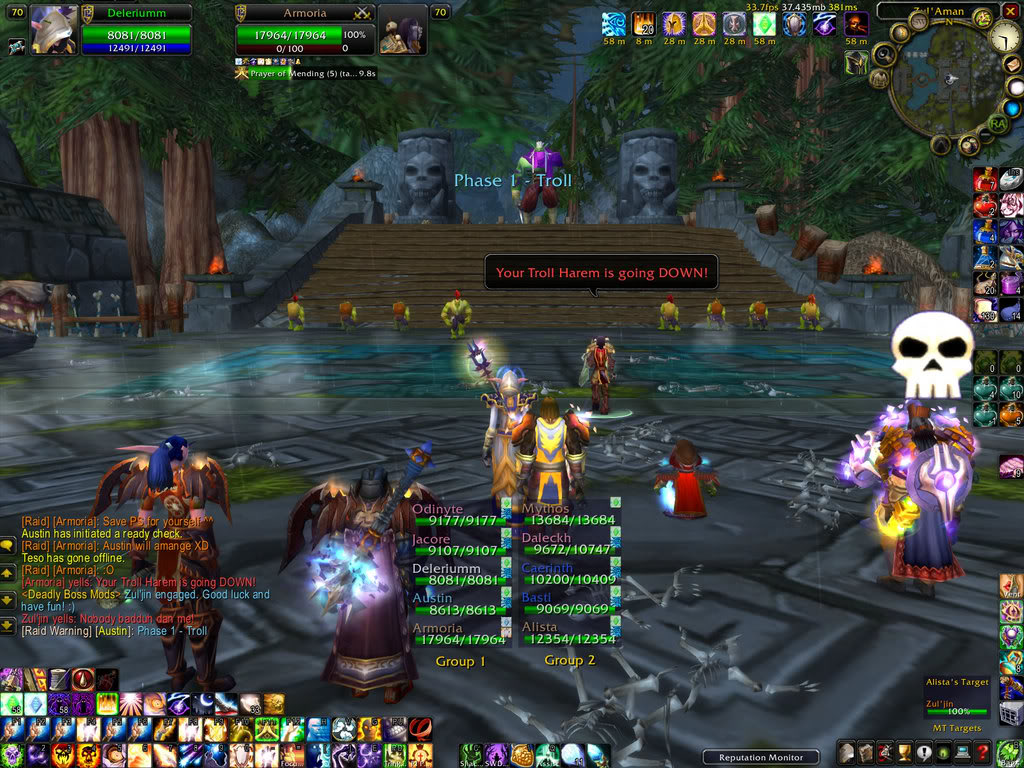The width and height of the screenshot is (1024, 768).
Task: Select the Armoria target portrait
Action: 403,30
